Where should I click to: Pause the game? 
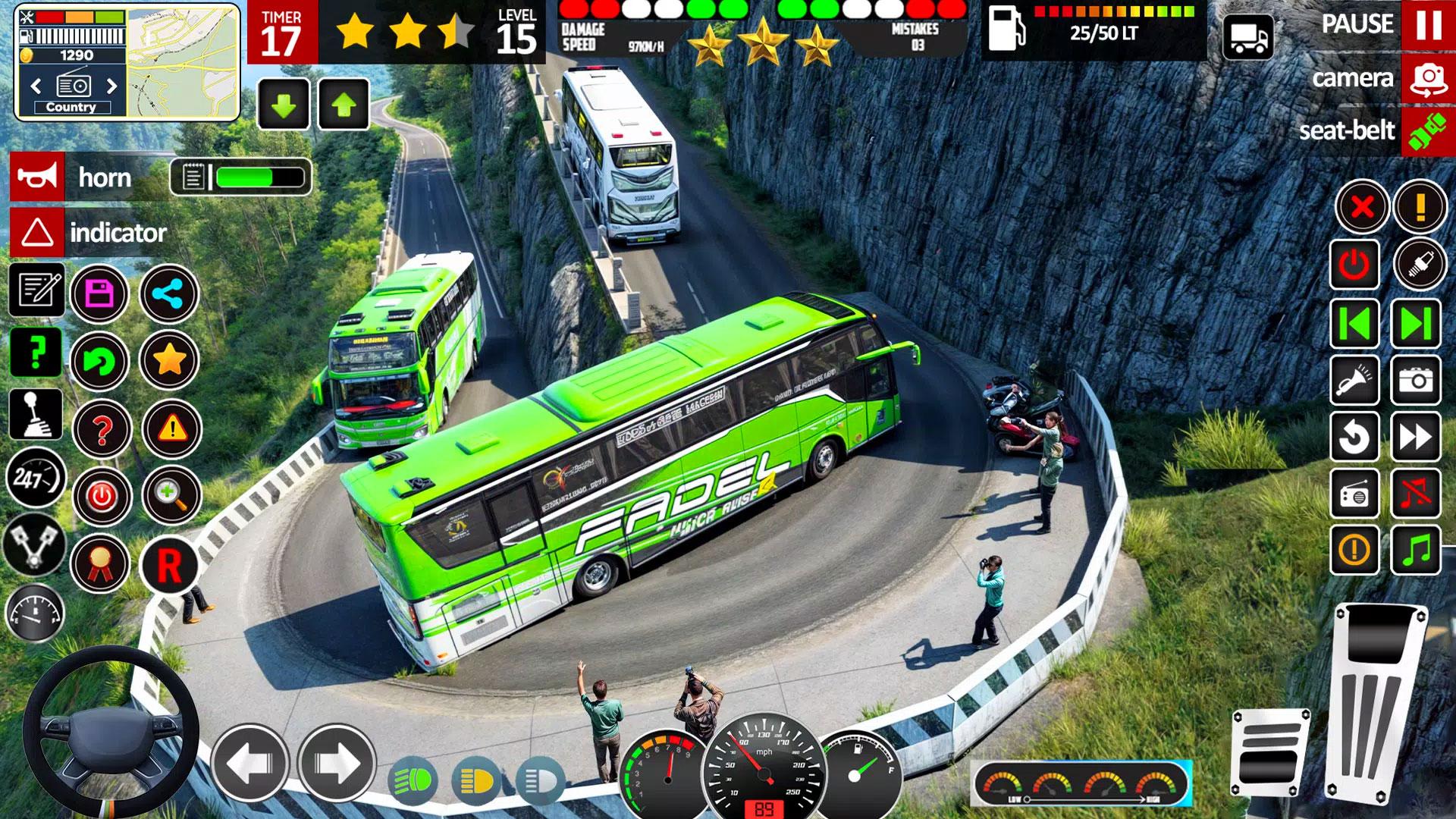[1428, 25]
